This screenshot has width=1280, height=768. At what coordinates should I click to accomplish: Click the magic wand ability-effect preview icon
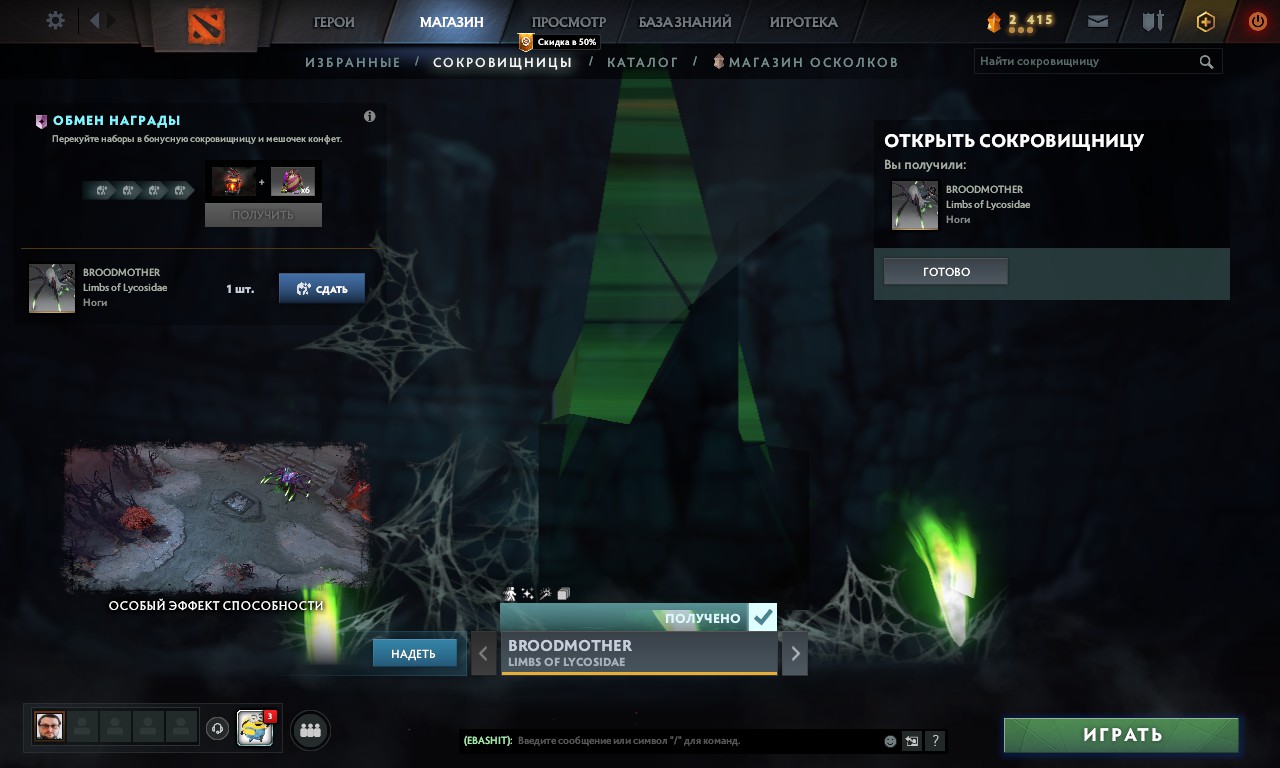click(545, 593)
